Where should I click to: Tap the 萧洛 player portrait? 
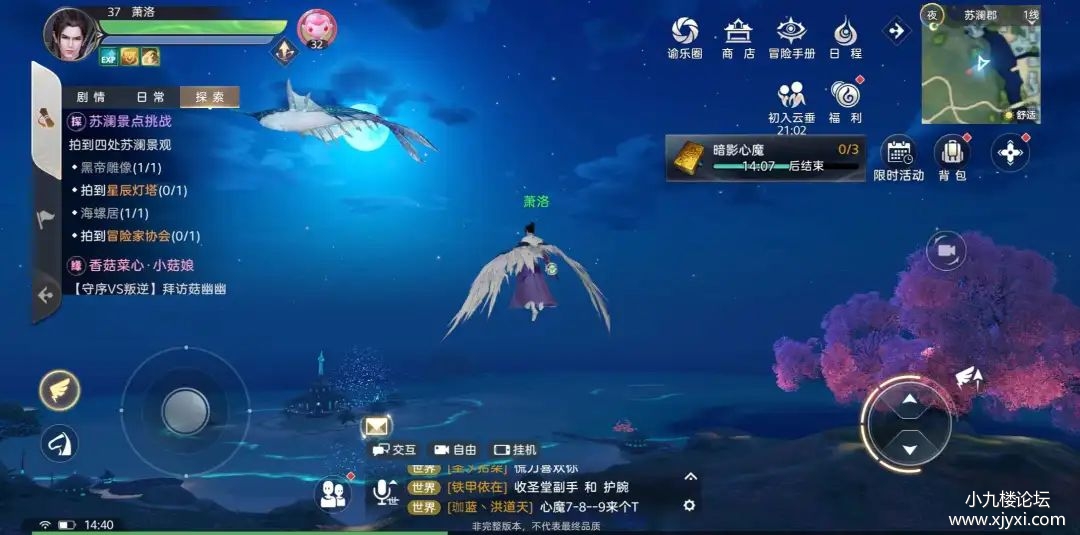68,33
